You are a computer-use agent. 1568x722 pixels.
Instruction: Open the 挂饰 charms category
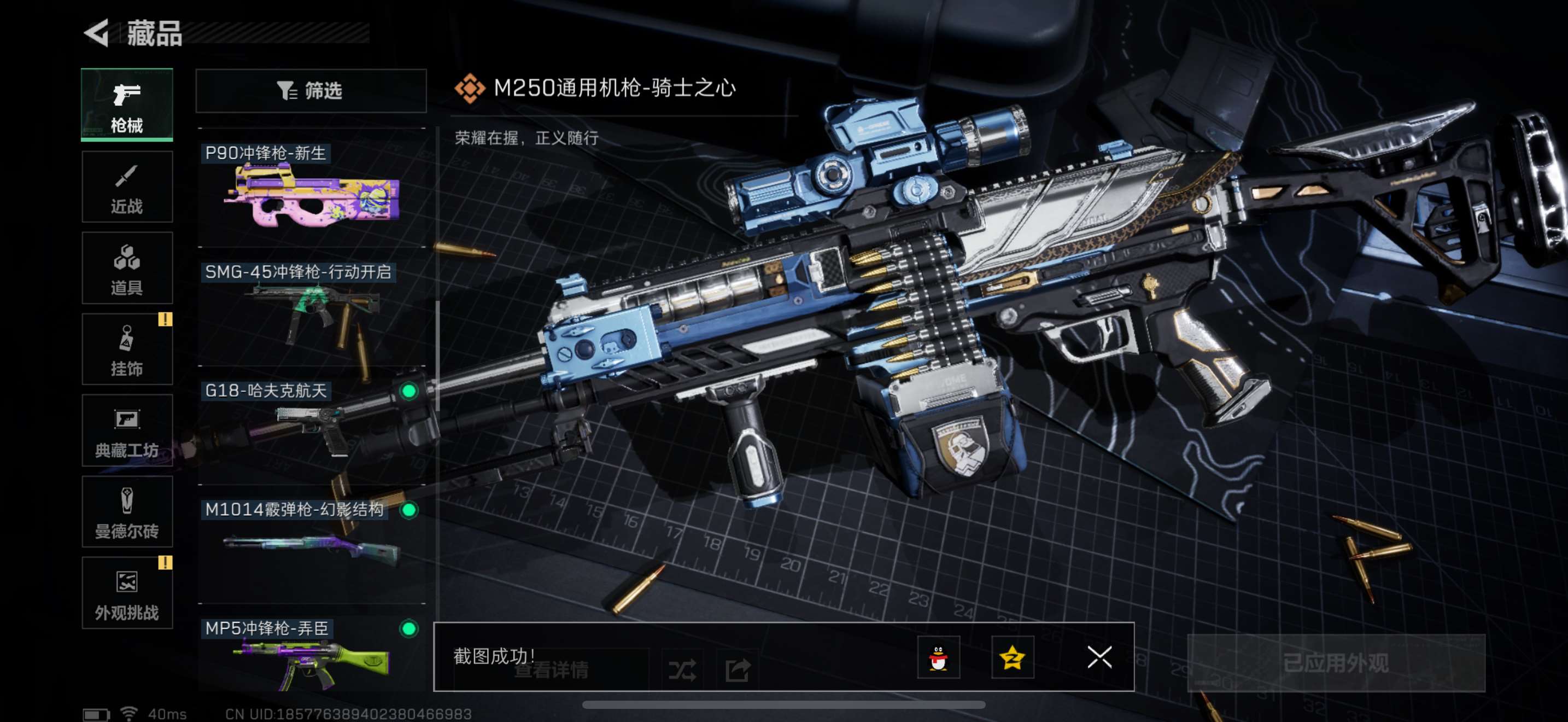tap(127, 350)
